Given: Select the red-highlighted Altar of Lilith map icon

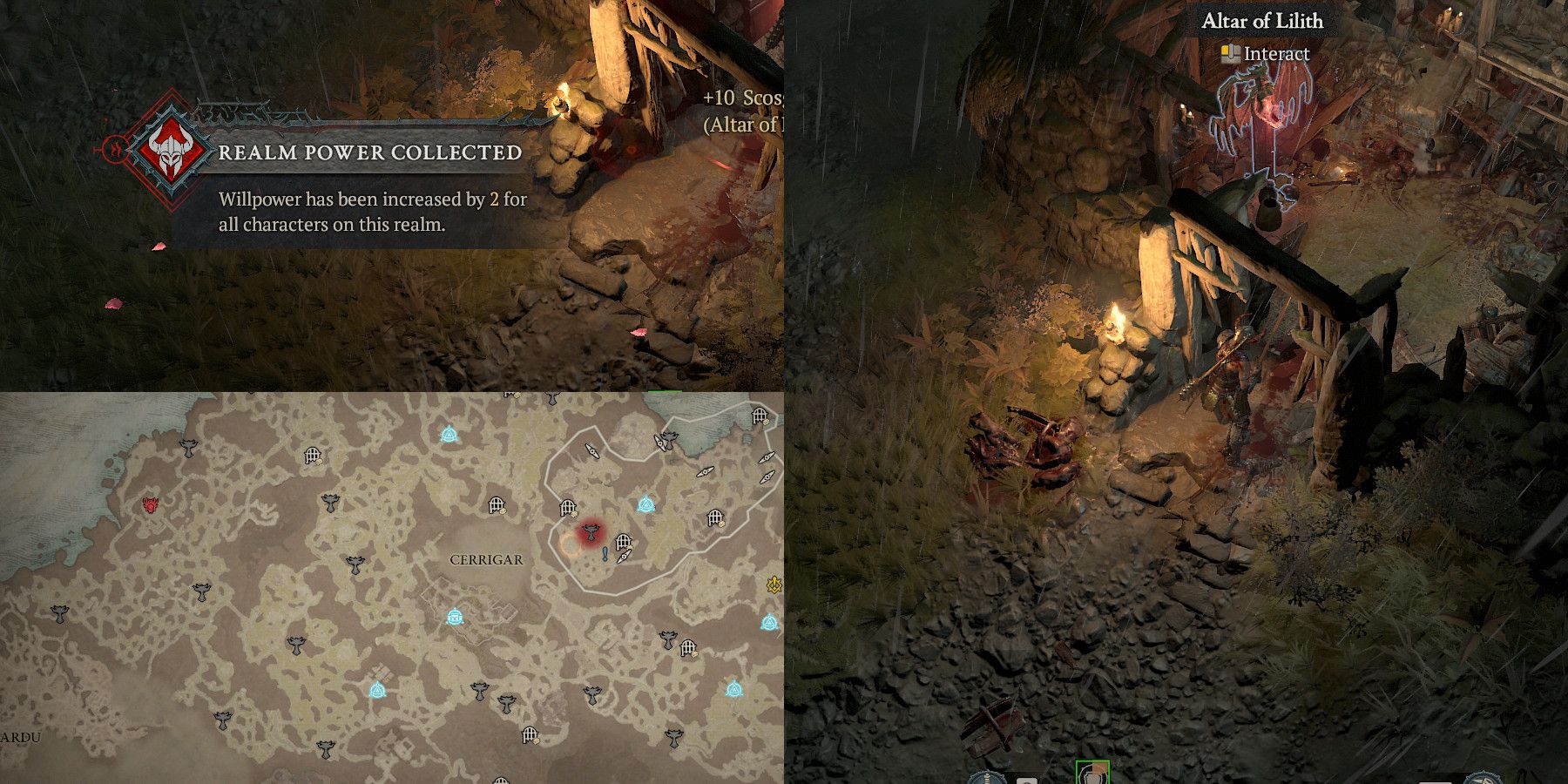Looking at the screenshot, I should click(x=590, y=532).
